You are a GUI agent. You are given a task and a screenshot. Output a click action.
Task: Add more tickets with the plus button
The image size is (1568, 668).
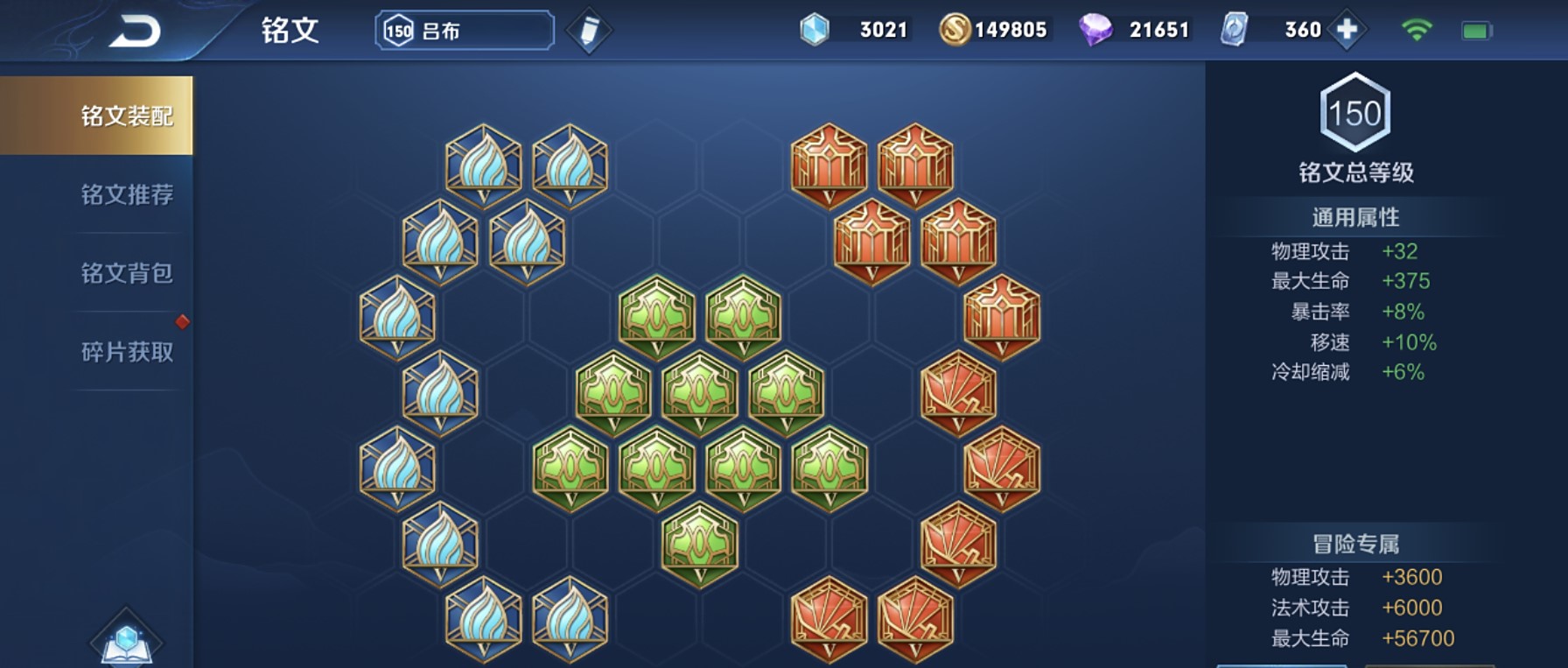pos(1347,30)
